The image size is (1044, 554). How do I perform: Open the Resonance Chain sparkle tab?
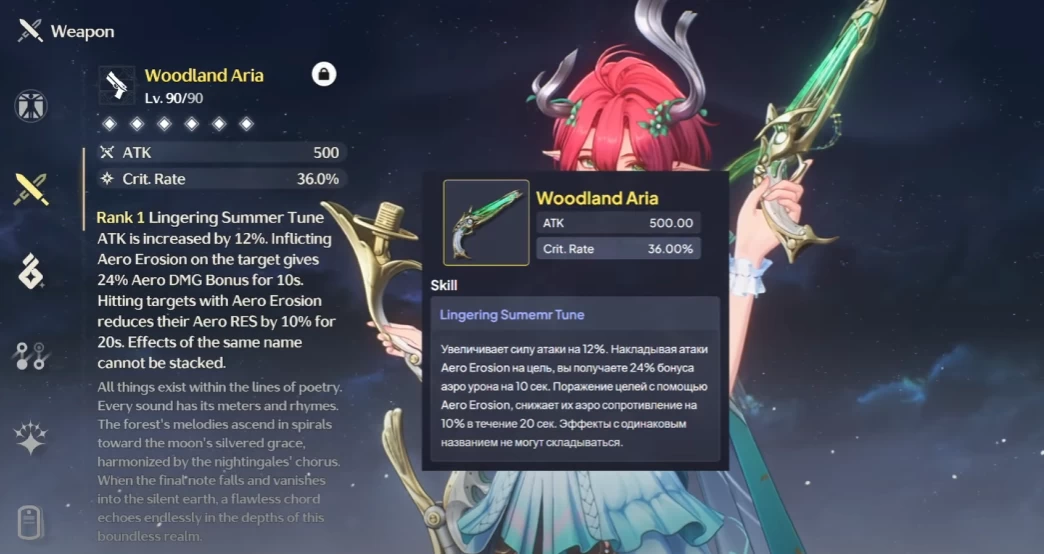31,438
